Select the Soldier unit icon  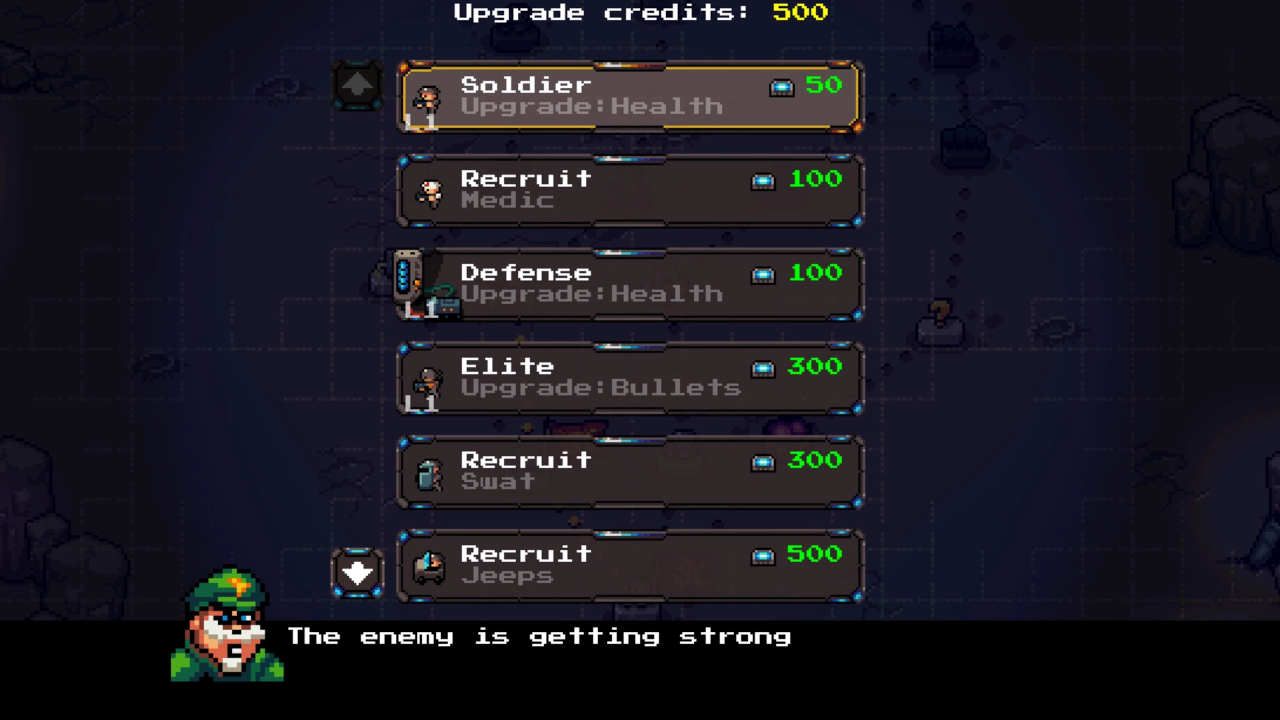click(x=428, y=100)
